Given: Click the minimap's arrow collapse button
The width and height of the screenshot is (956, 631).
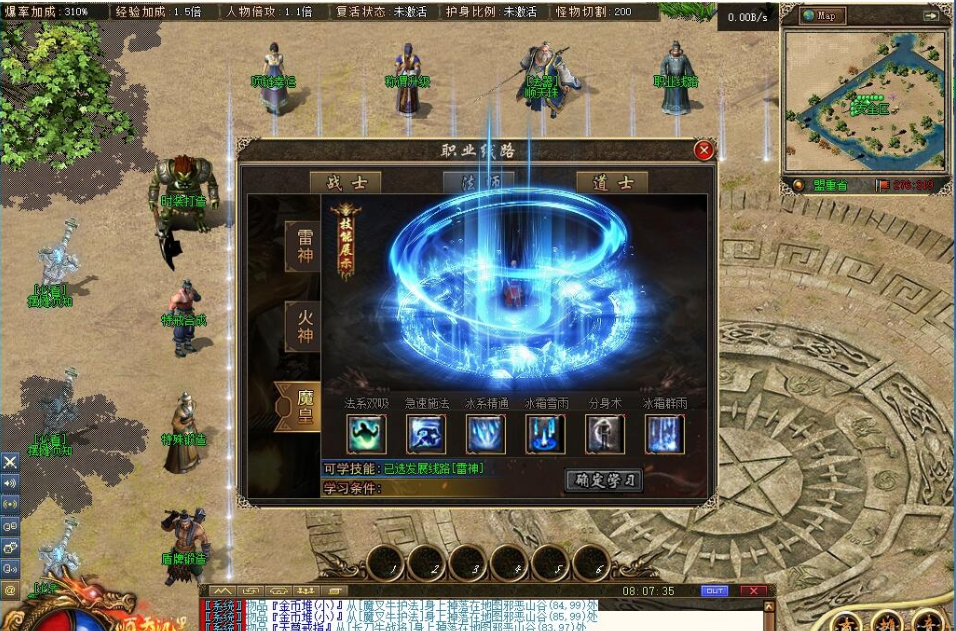Looking at the screenshot, I should (x=931, y=16).
